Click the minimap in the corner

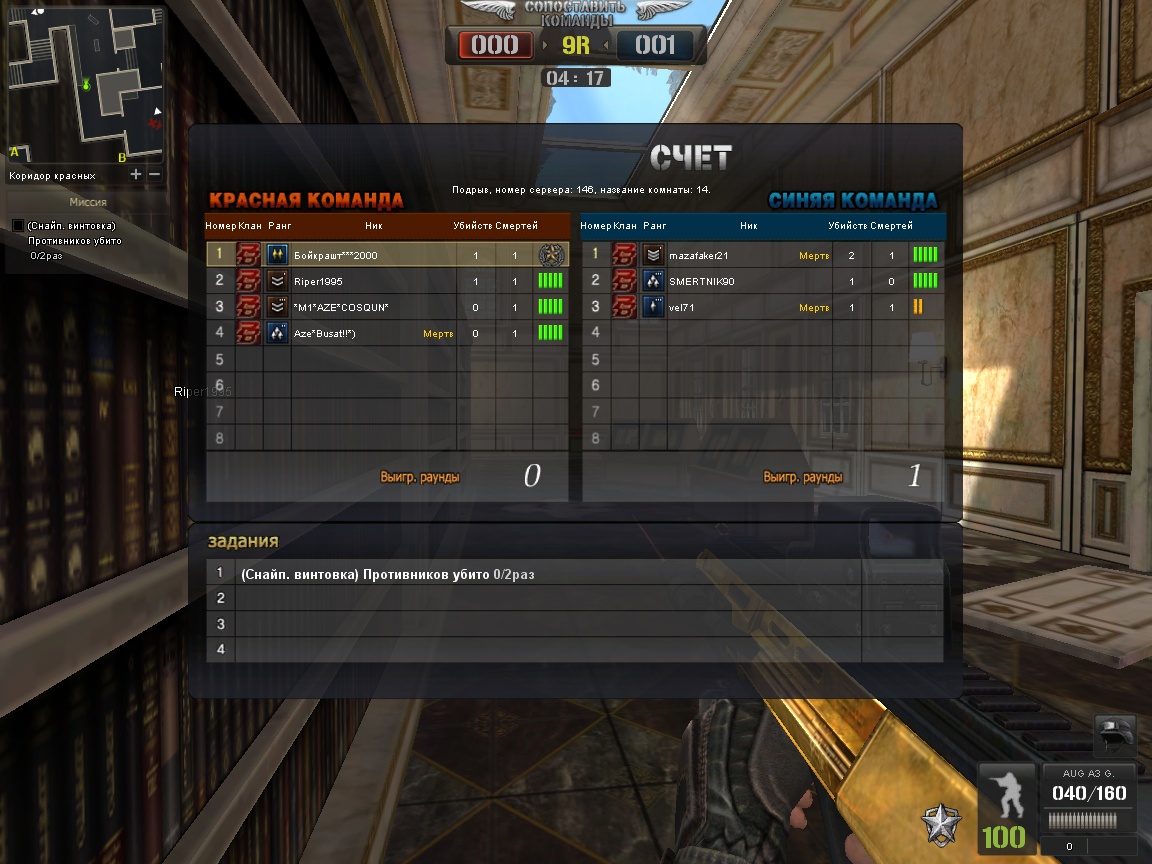[x=85, y=84]
